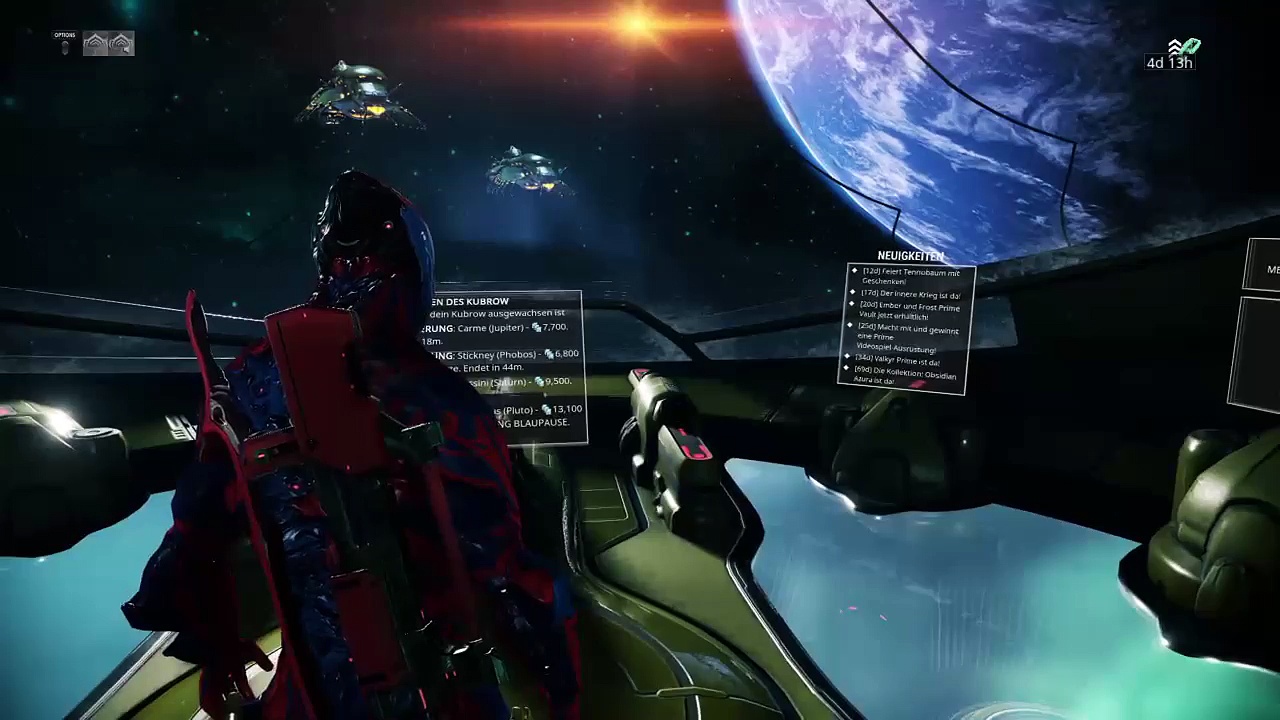Open 'Valkyr Prime ist da!' news item
The width and height of the screenshot is (1280, 720).
click(899, 361)
